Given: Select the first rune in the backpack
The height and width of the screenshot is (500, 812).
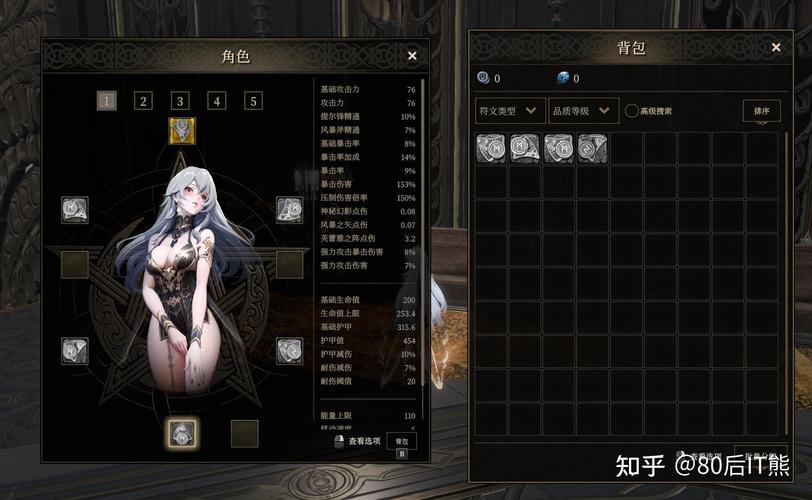Looking at the screenshot, I should click(491, 149).
